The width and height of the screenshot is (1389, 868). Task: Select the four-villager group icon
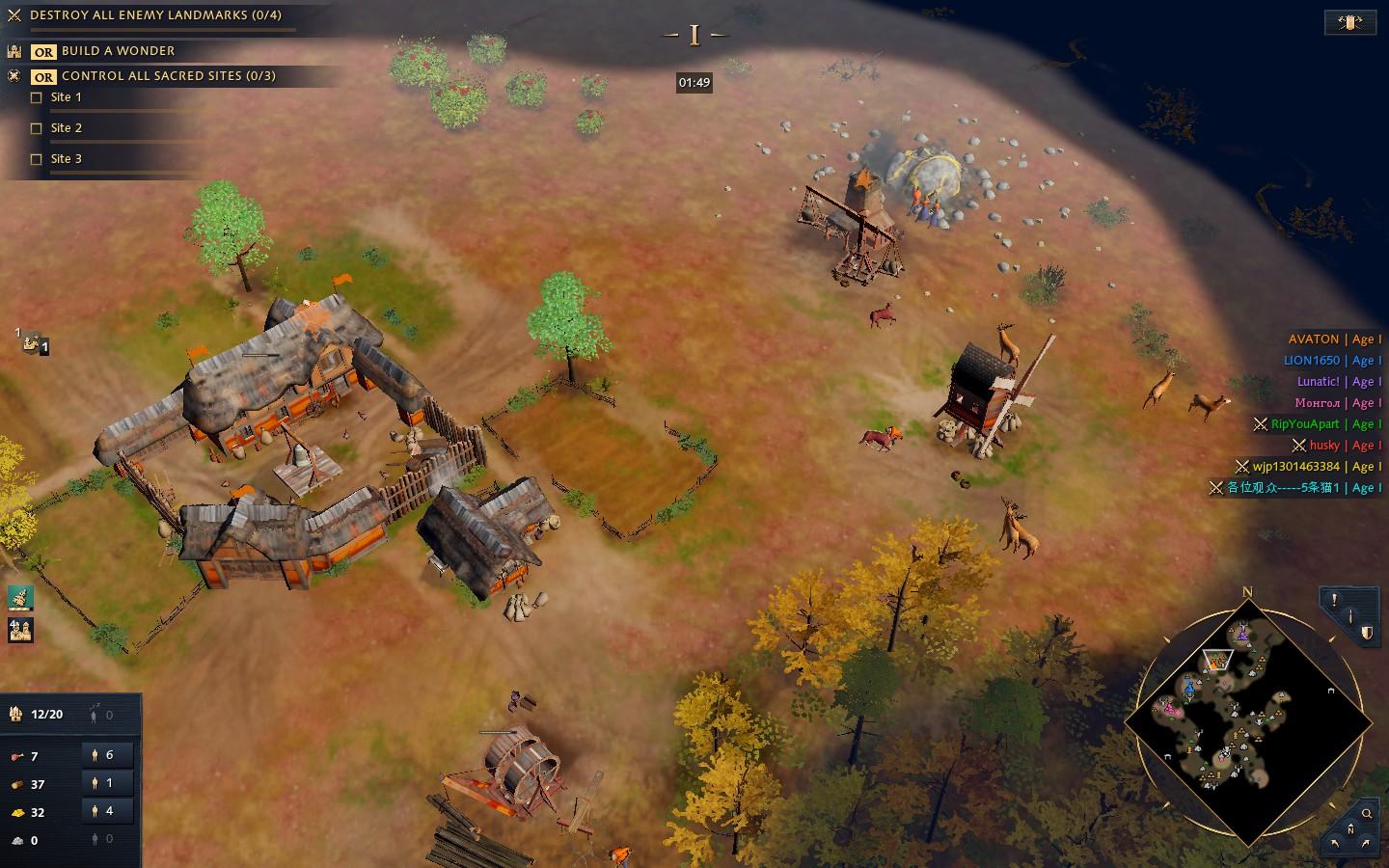click(x=20, y=630)
